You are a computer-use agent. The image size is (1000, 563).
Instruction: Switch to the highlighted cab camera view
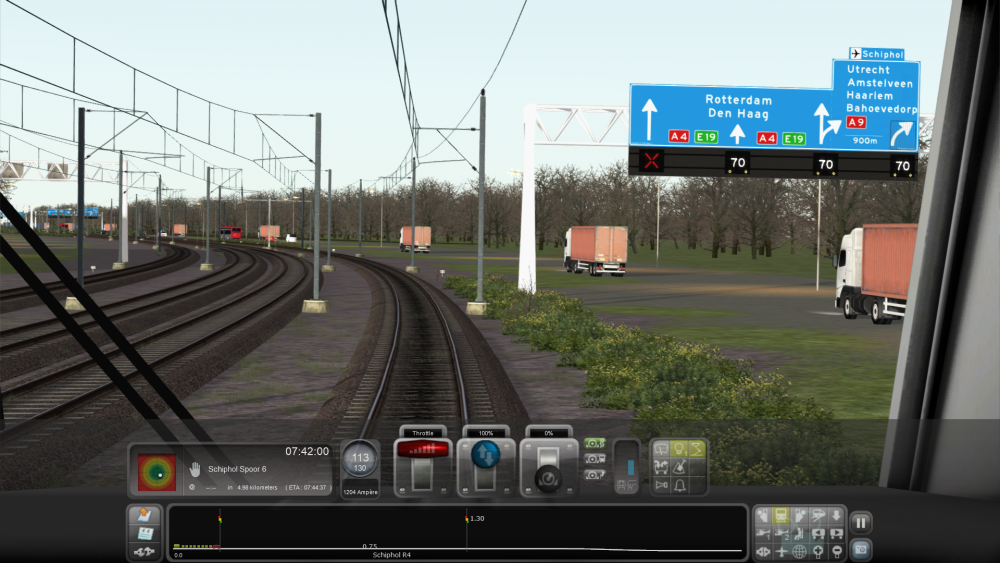coord(781,516)
